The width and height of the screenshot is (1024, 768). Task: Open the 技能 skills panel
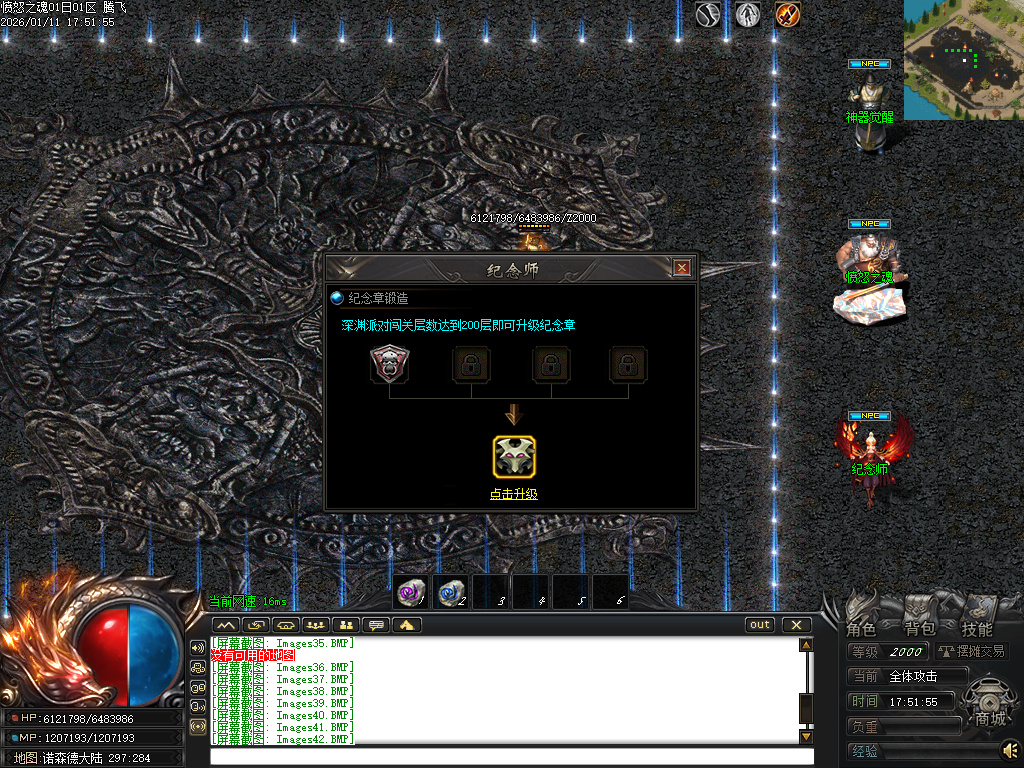(x=977, y=629)
